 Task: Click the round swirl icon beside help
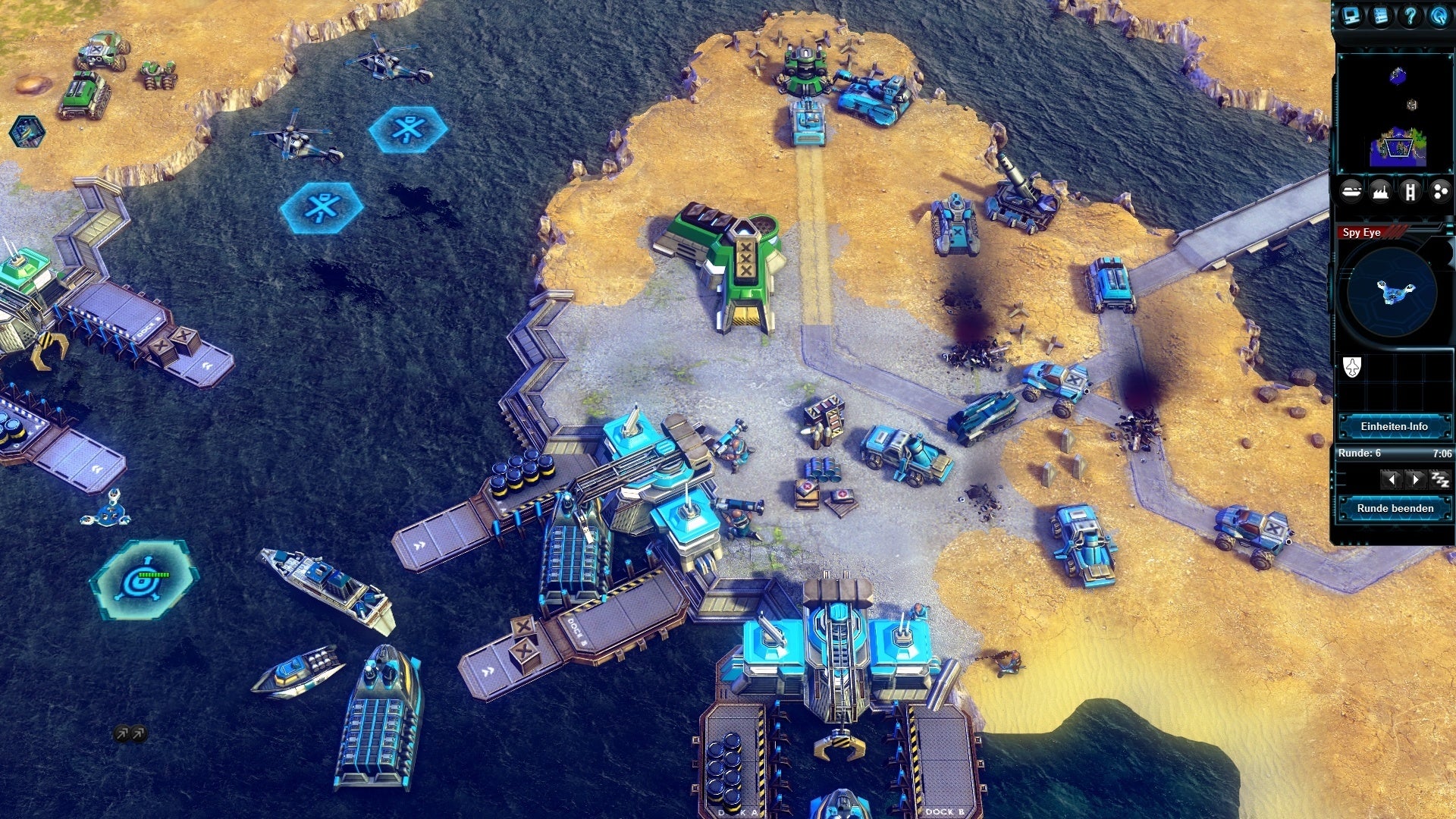point(1439,16)
